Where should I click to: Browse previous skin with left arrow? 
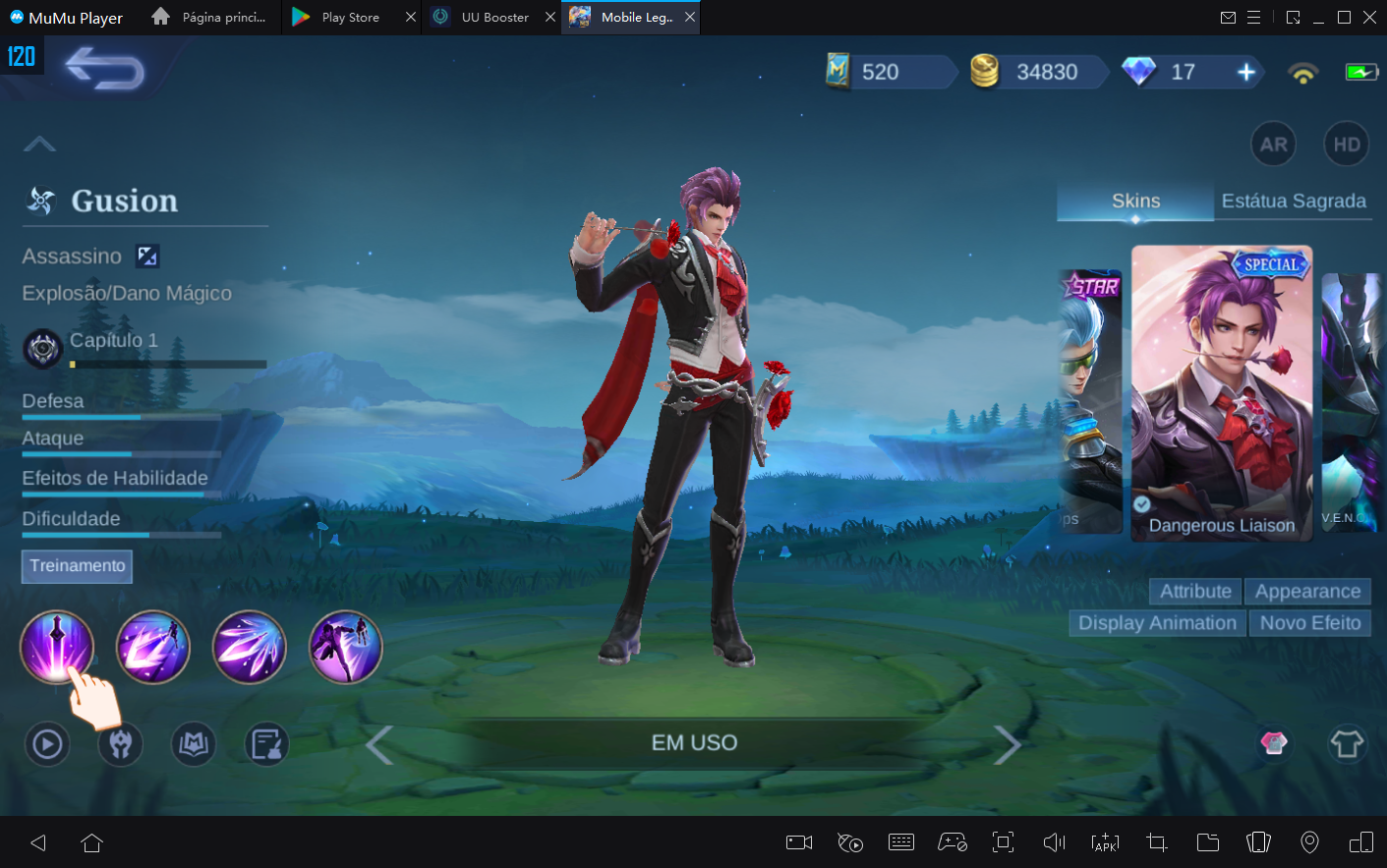379,744
